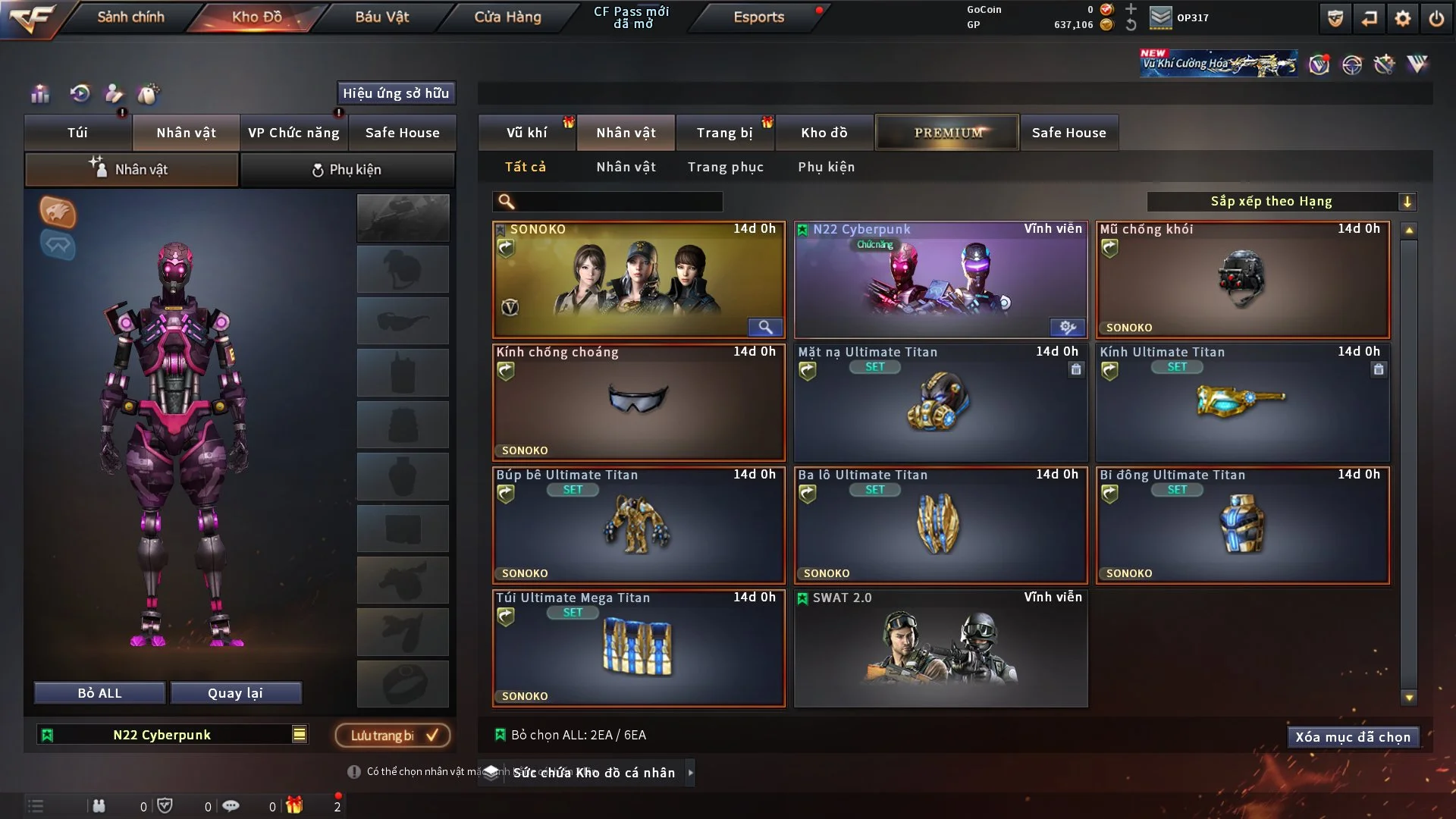Open the Sắp xếp theo Hạng sort dropdown

(x=1271, y=201)
